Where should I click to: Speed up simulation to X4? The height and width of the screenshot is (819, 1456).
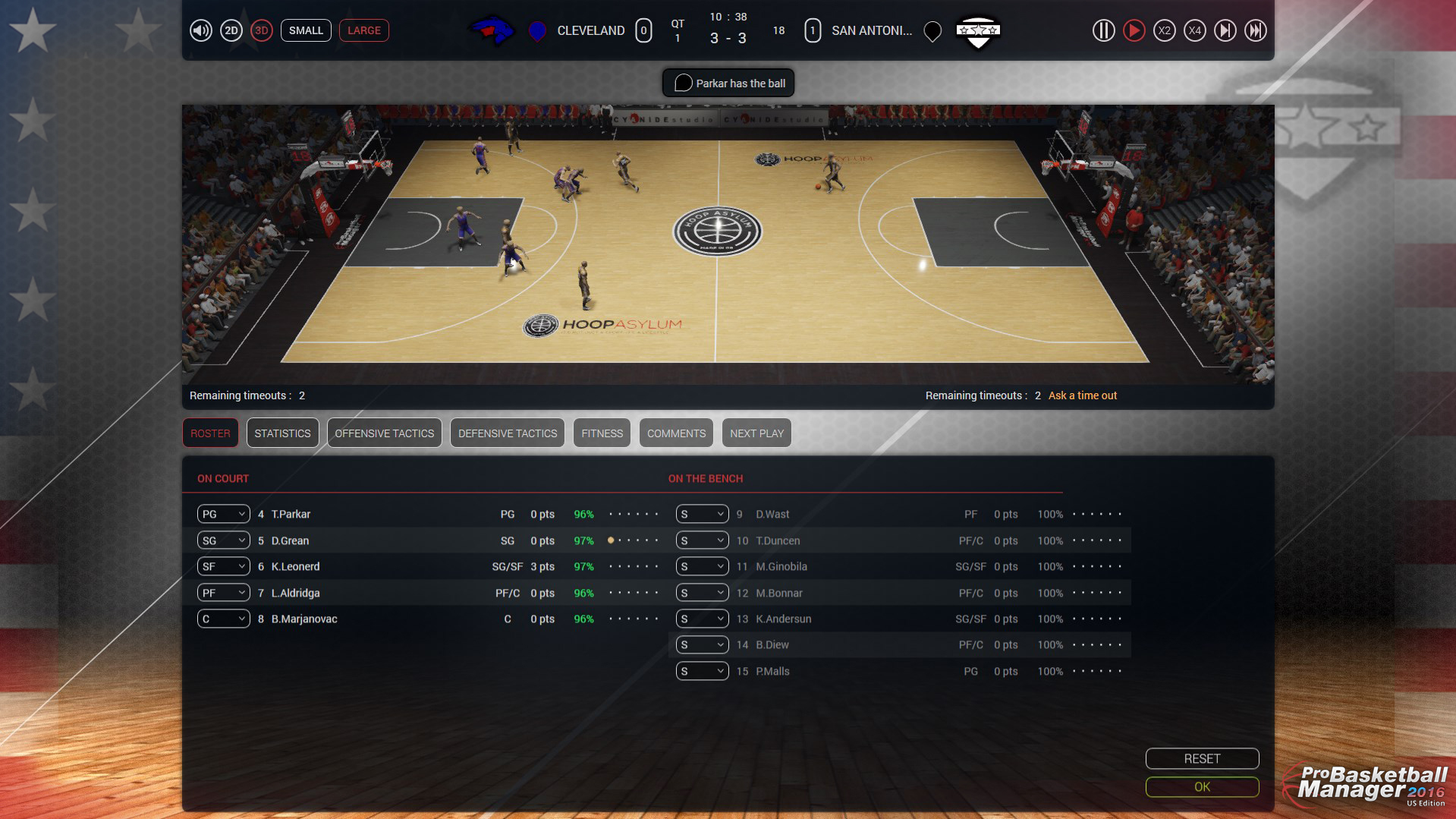click(1195, 30)
